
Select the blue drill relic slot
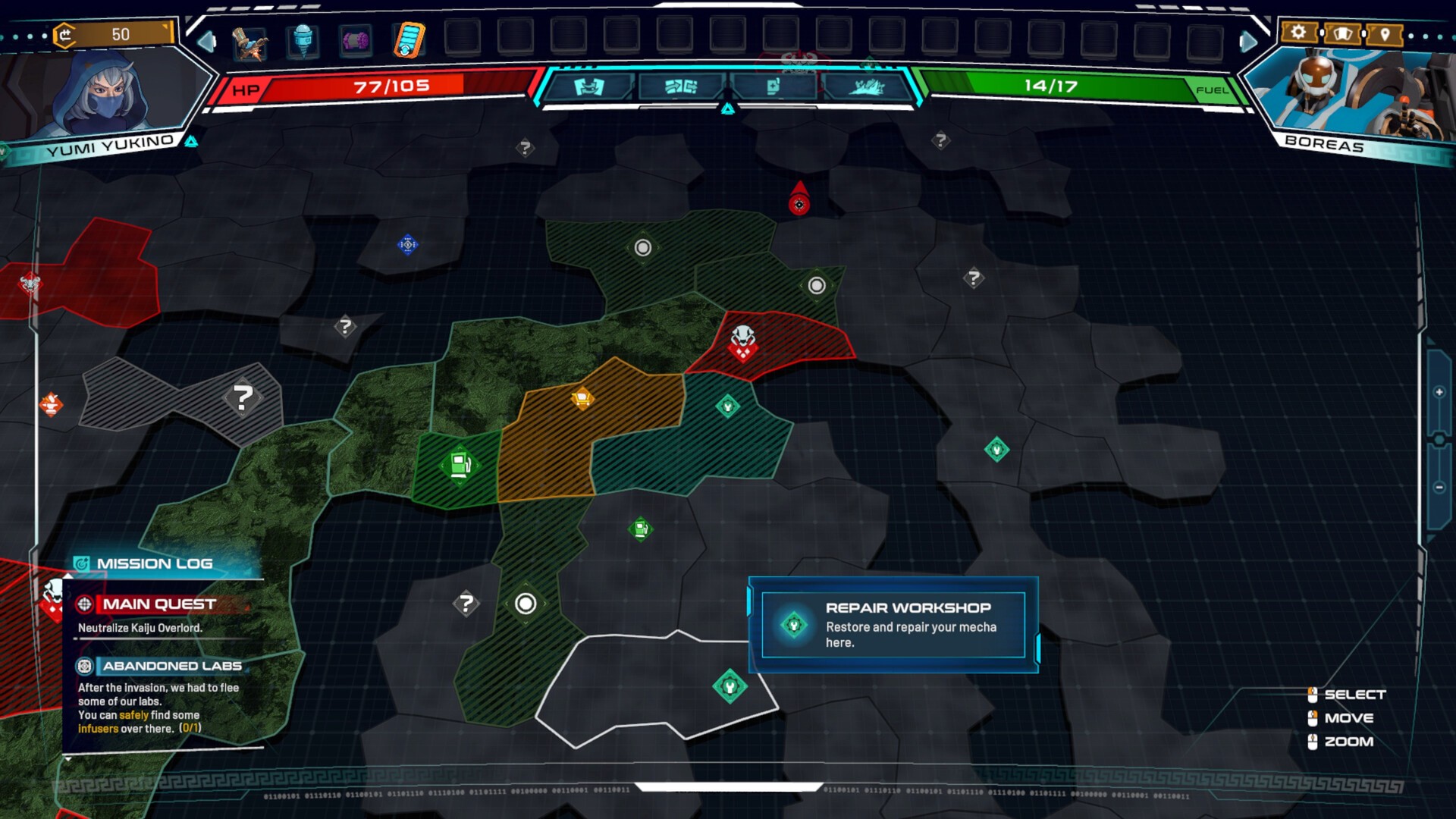tap(303, 39)
